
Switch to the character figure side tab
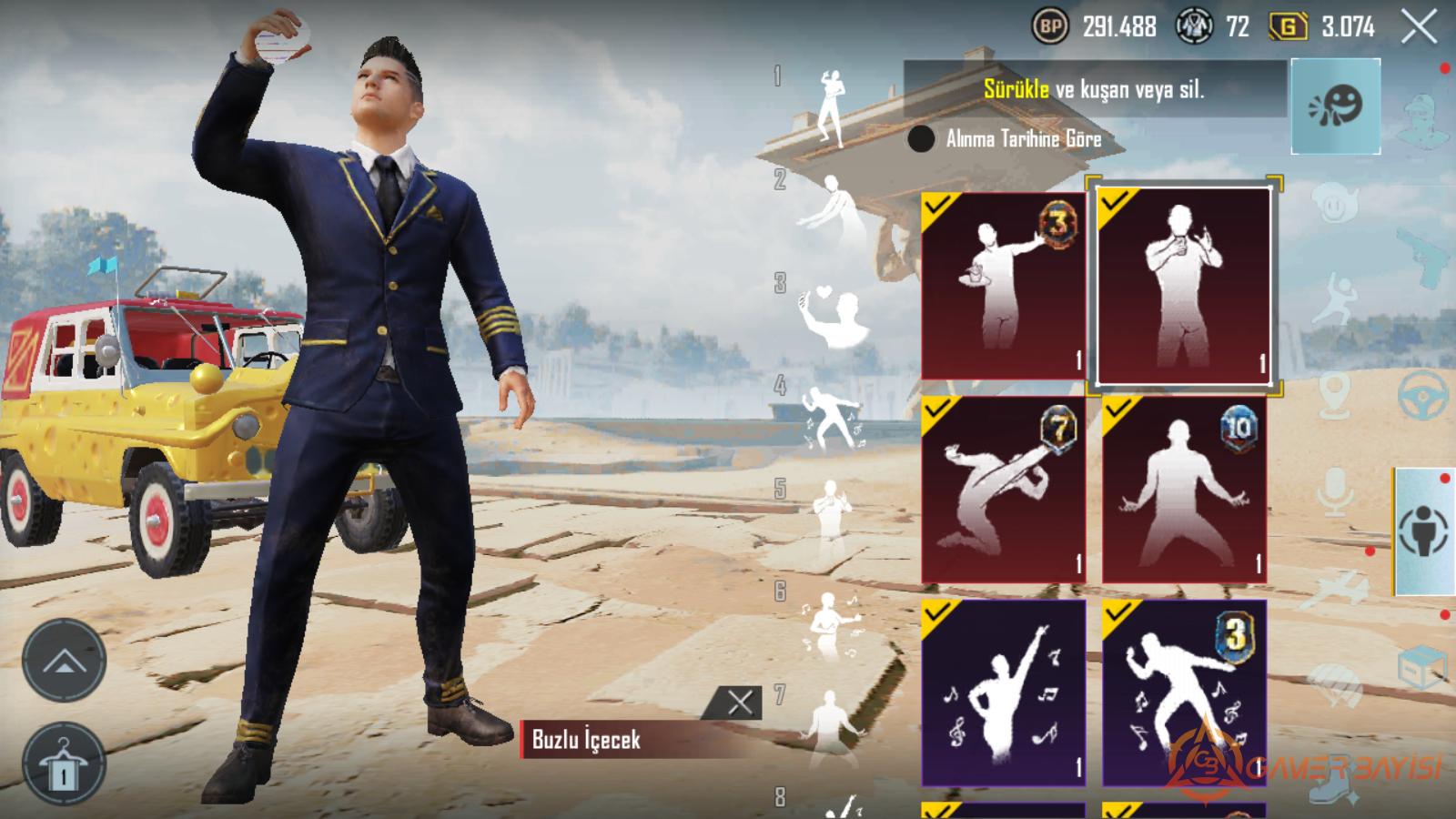[x=1424, y=531]
